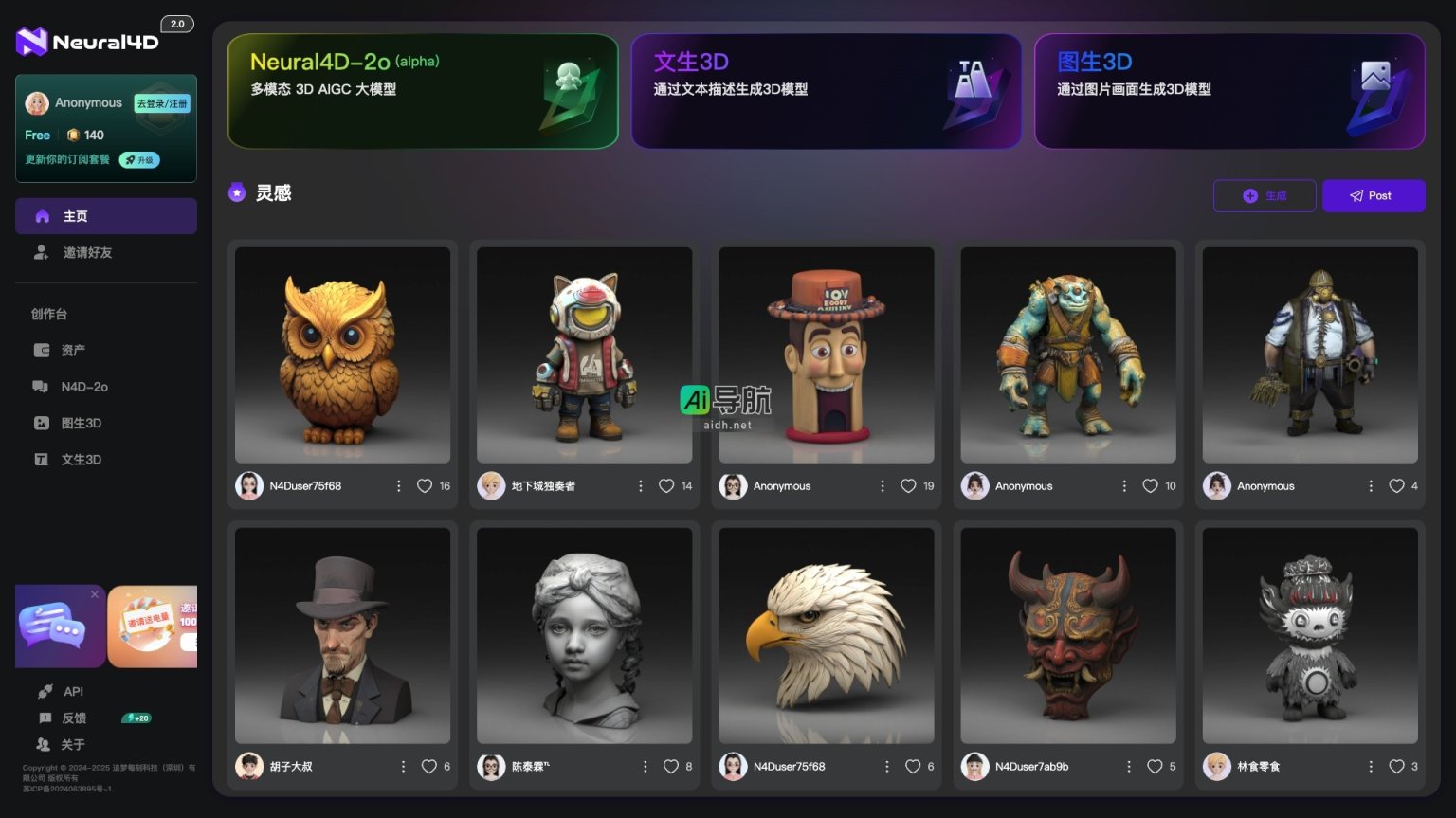Open 反馈 feedback via its icon
The width and height of the screenshot is (1456, 818).
(45, 718)
